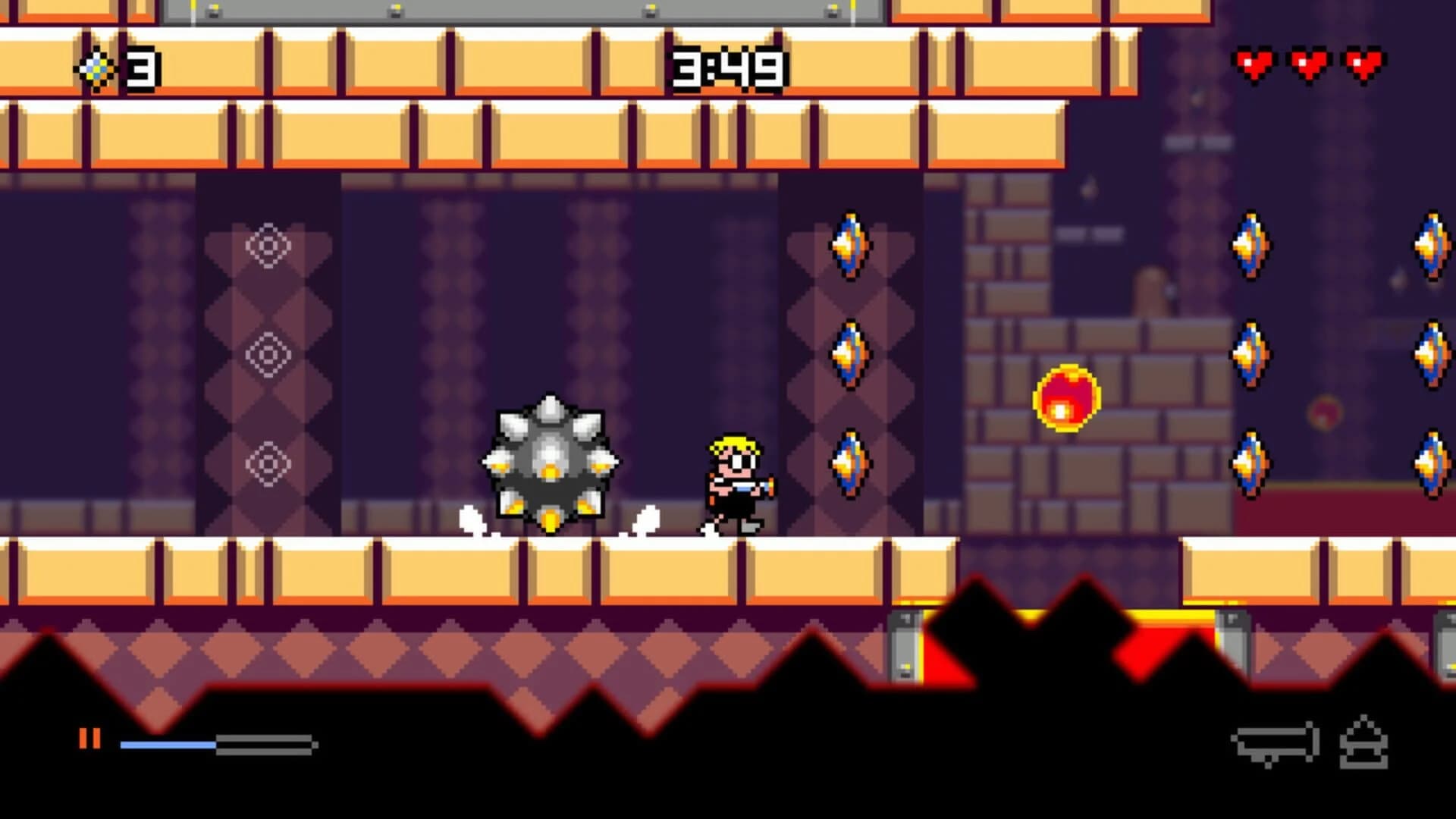Tap the glowing fireball orb

1065,398
